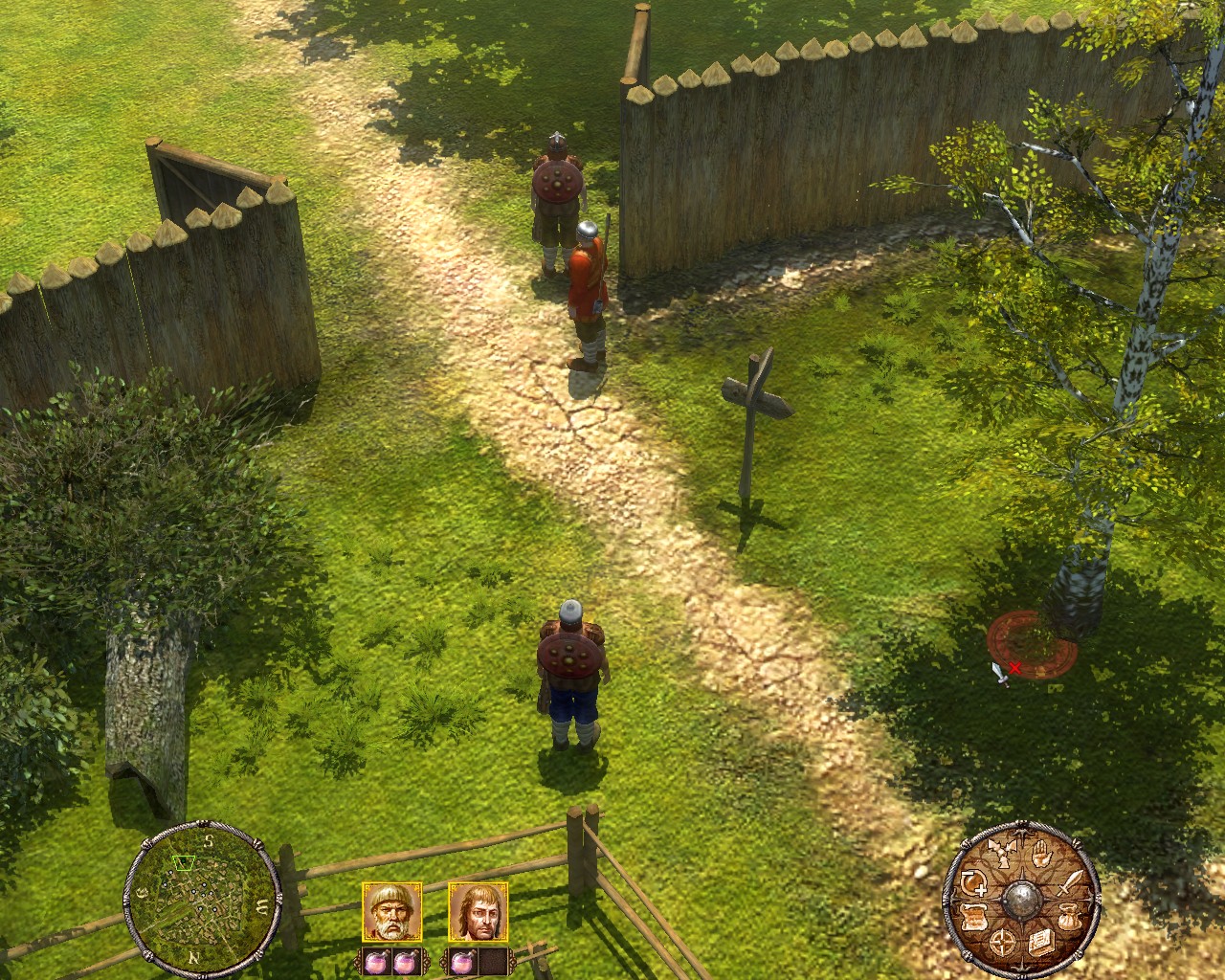
Task: Open the party screen via the three-figures icon
Action: tap(1002, 855)
